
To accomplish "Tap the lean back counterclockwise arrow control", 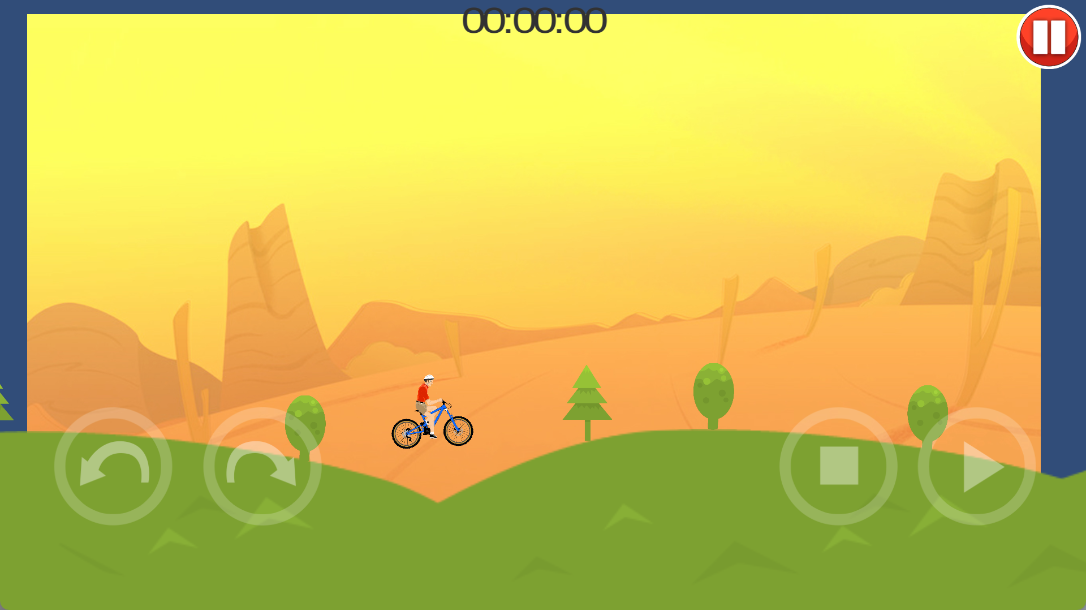I will click(113, 466).
